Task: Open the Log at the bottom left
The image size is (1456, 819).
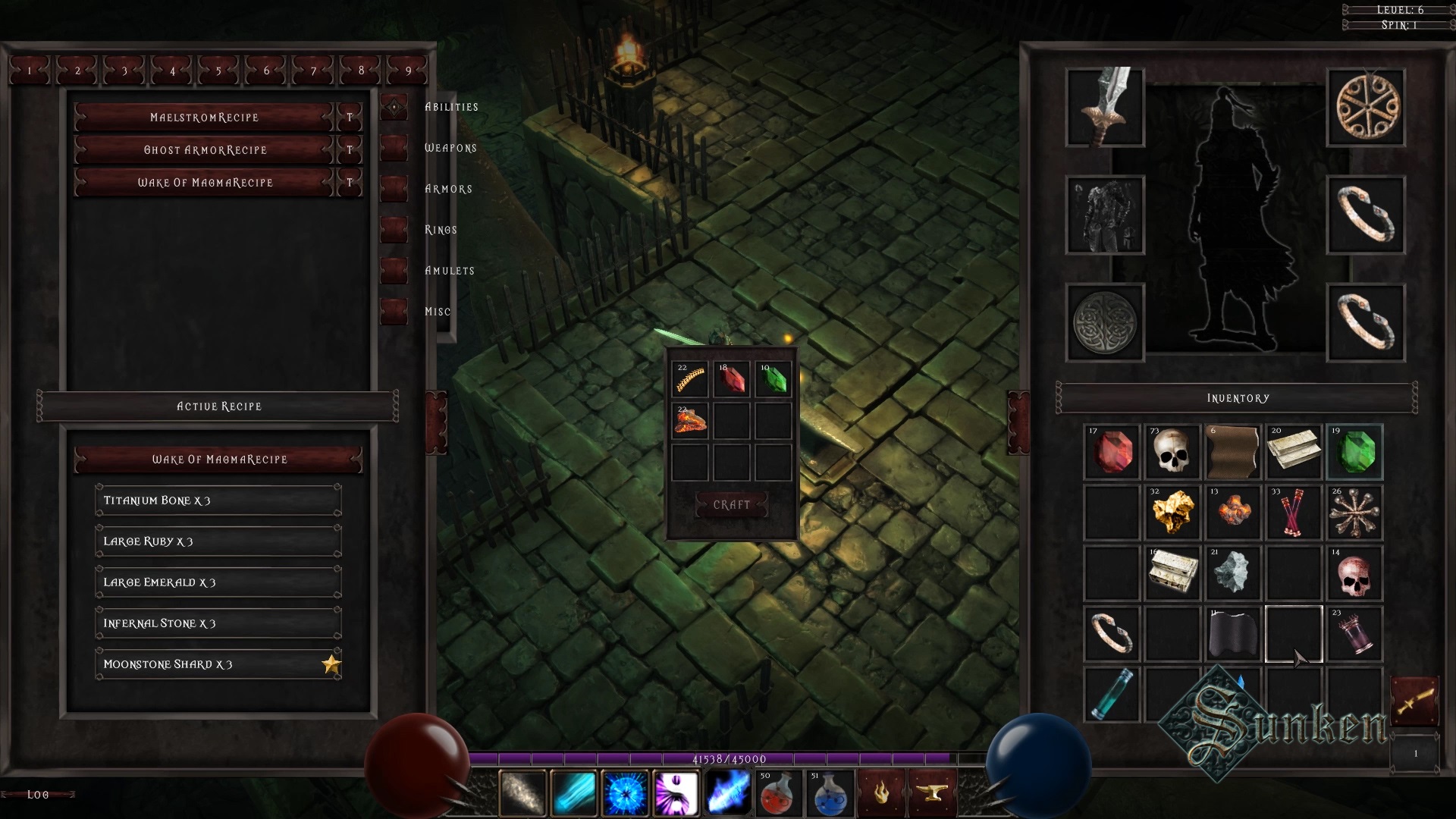Action: click(38, 794)
